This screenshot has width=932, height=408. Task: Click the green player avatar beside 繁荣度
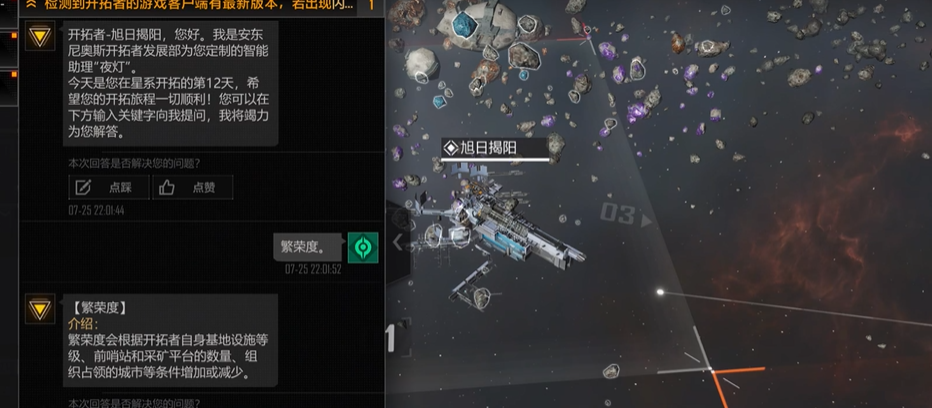coord(362,247)
